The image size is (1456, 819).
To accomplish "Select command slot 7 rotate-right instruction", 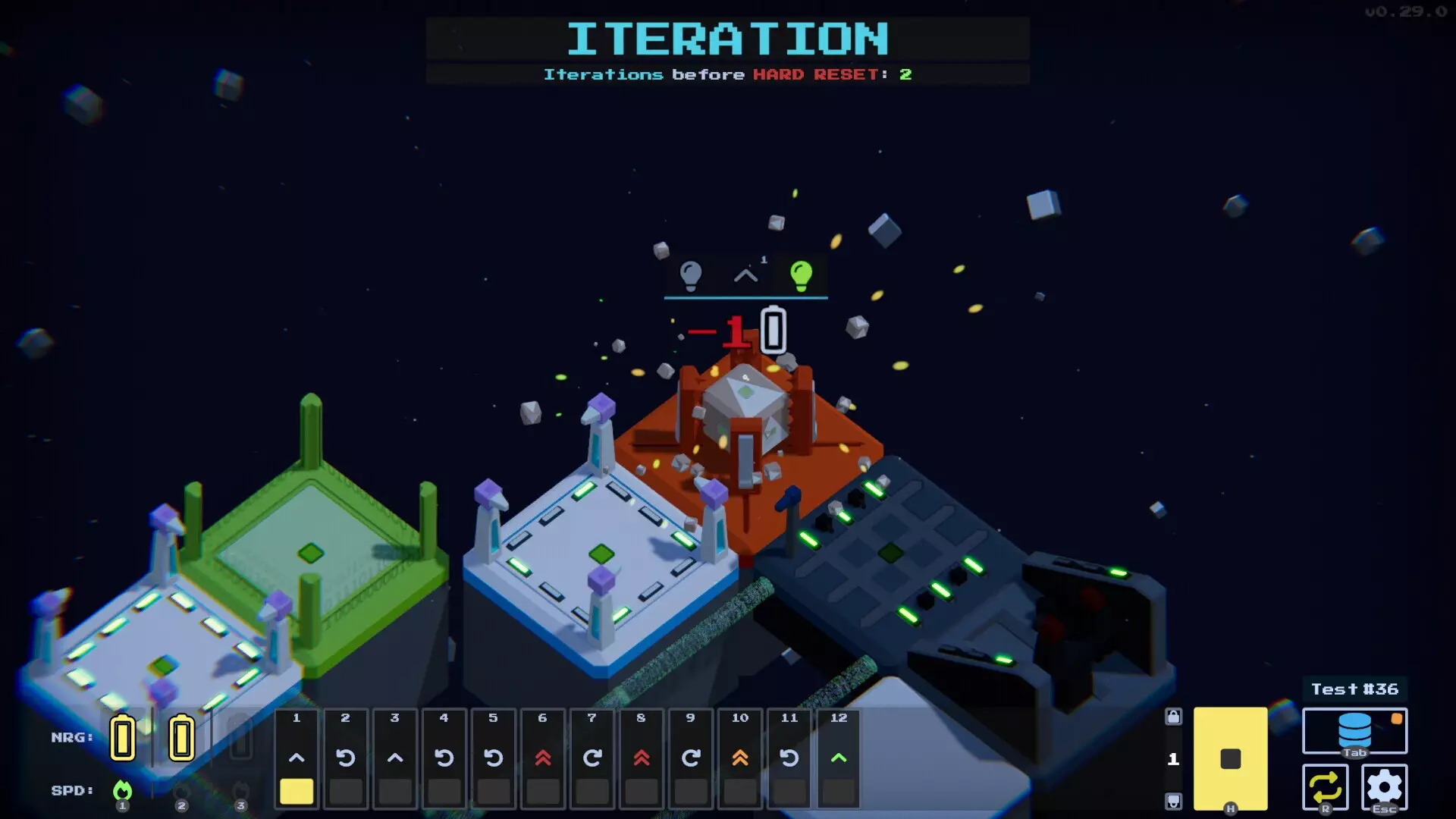I will click(592, 758).
